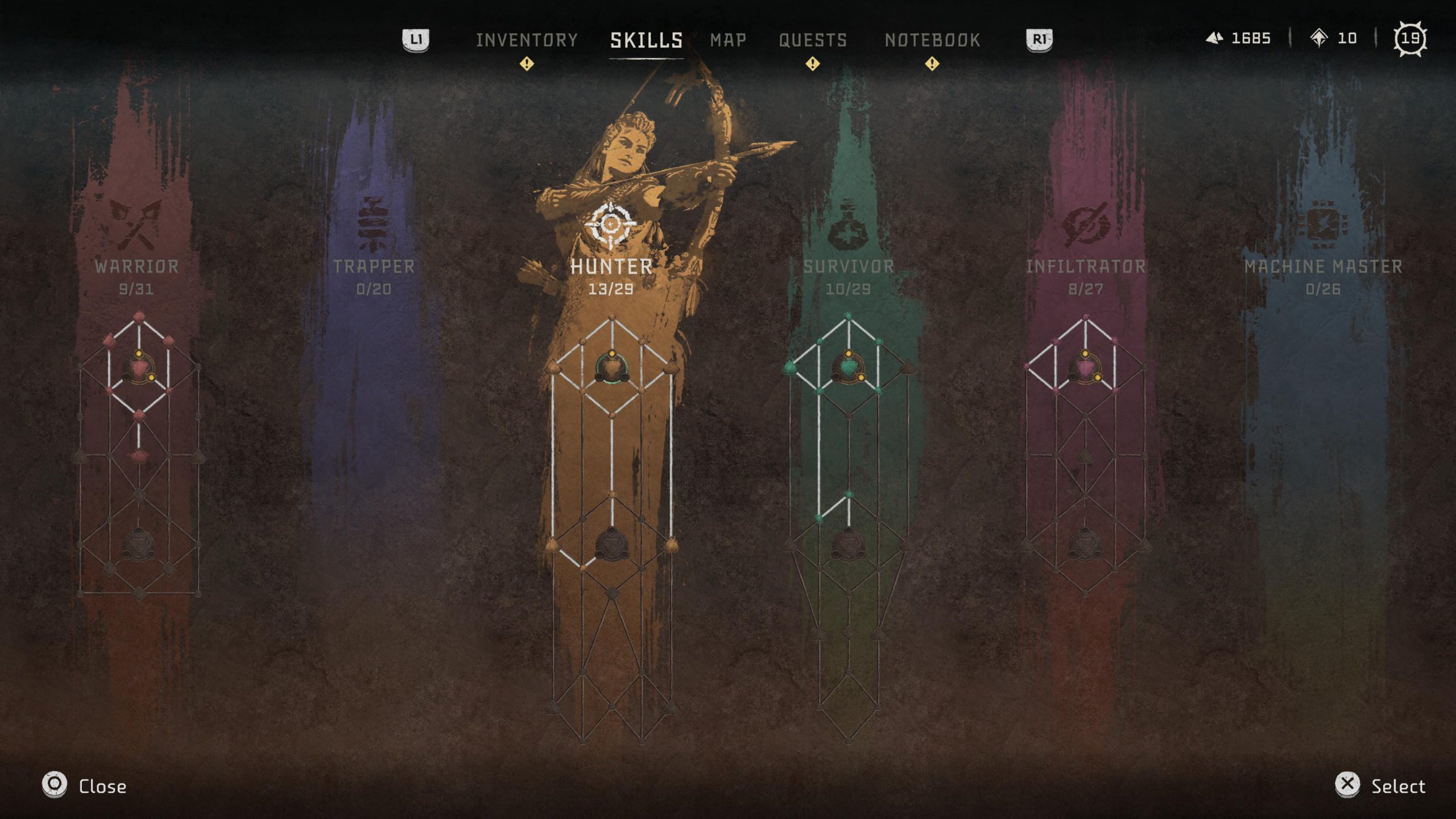The width and height of the screenshot is (1456, 819).
Task: Open the Trapper skill tree
Action: tap(374, 266)
